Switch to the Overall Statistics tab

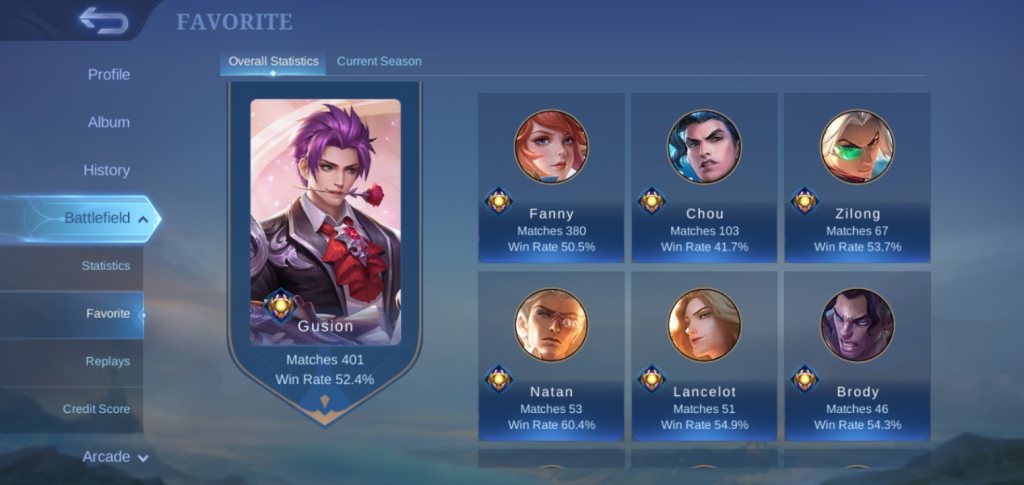pyautogui.click(x=273, y=61)
